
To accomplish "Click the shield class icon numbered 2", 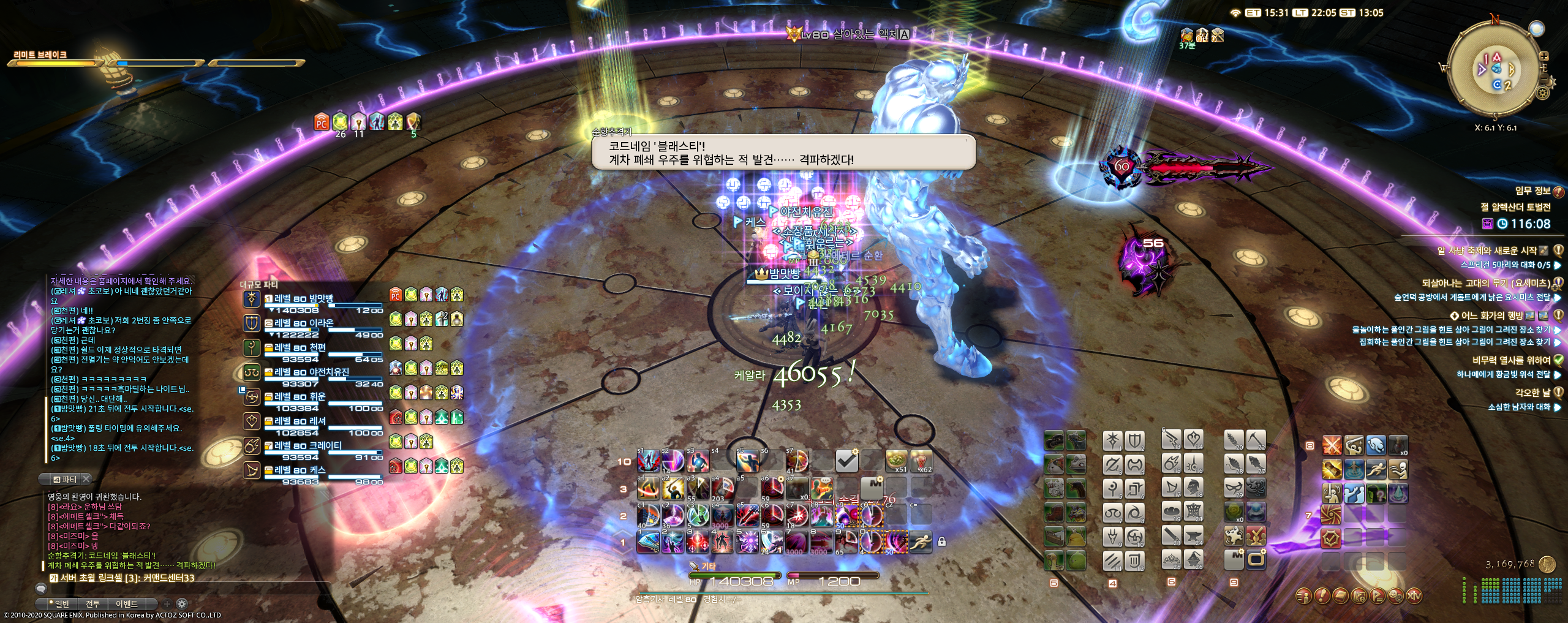I will point(1135,439).
